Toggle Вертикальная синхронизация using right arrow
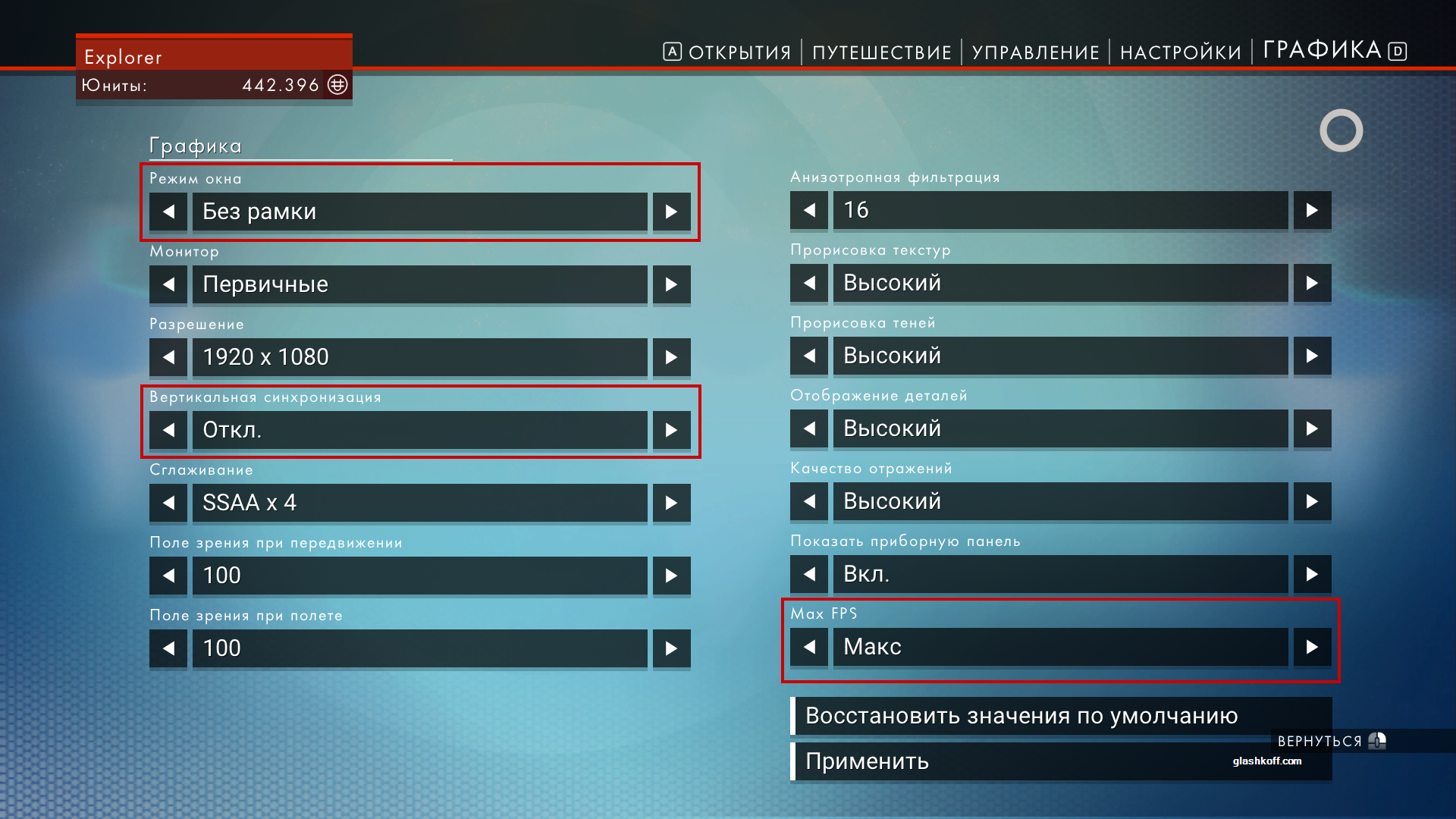Image resolution: width=1456 pixels, height=819 pixels. 671,430
